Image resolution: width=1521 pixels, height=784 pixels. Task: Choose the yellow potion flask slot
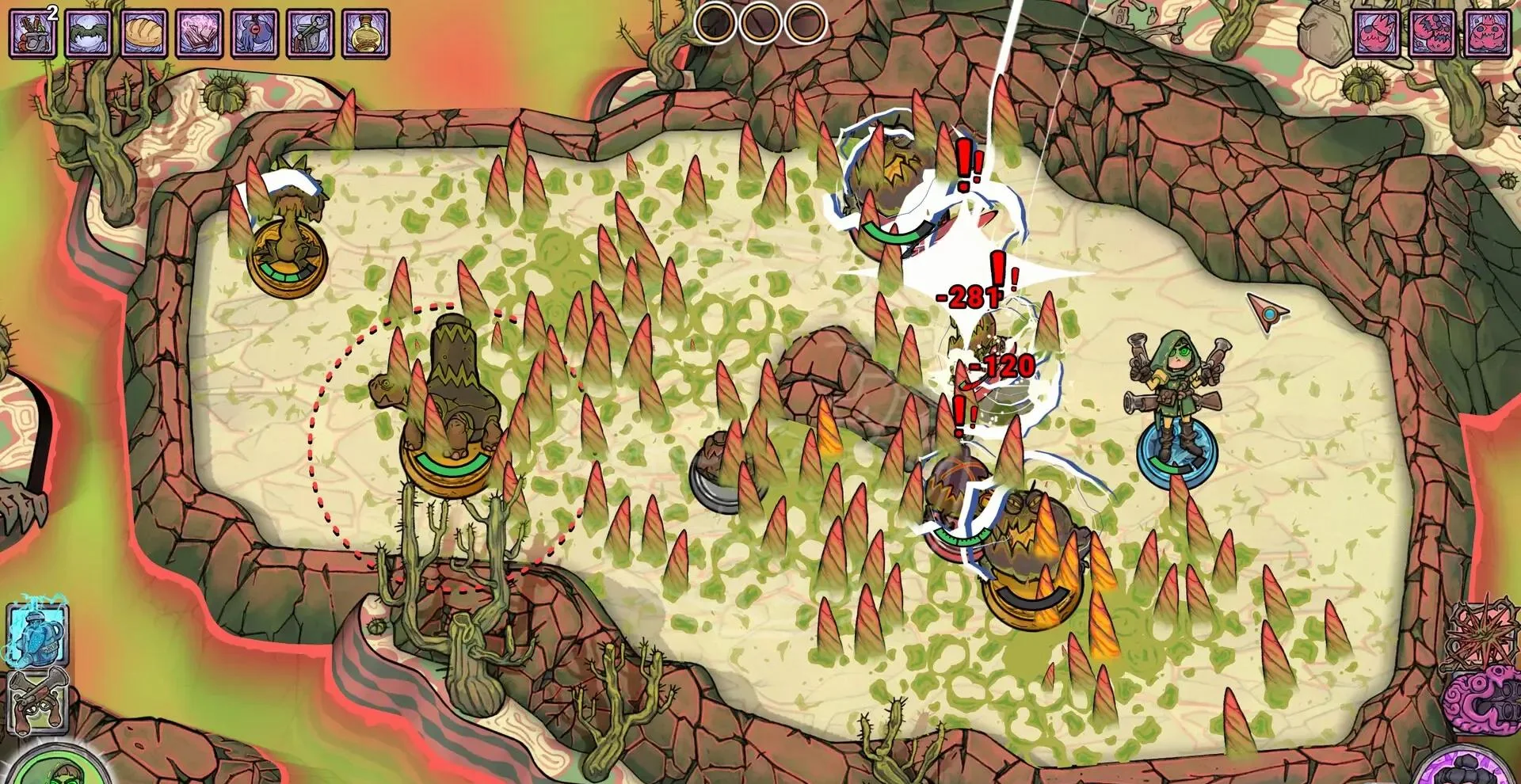(x=366, y=32)
